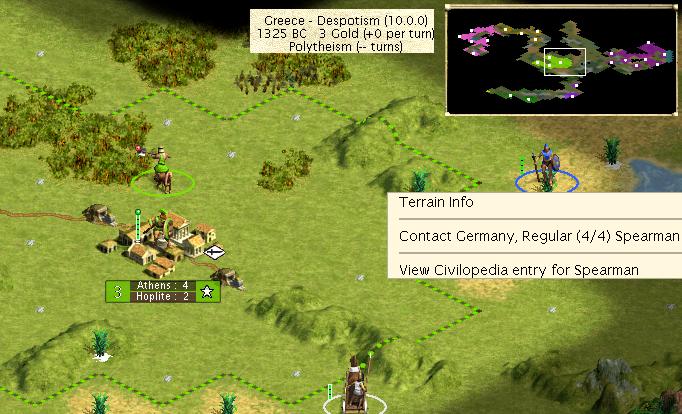Select the mounted unit with green circle
The width and height of the screenshot is (682, 414).
pos(160,171)
